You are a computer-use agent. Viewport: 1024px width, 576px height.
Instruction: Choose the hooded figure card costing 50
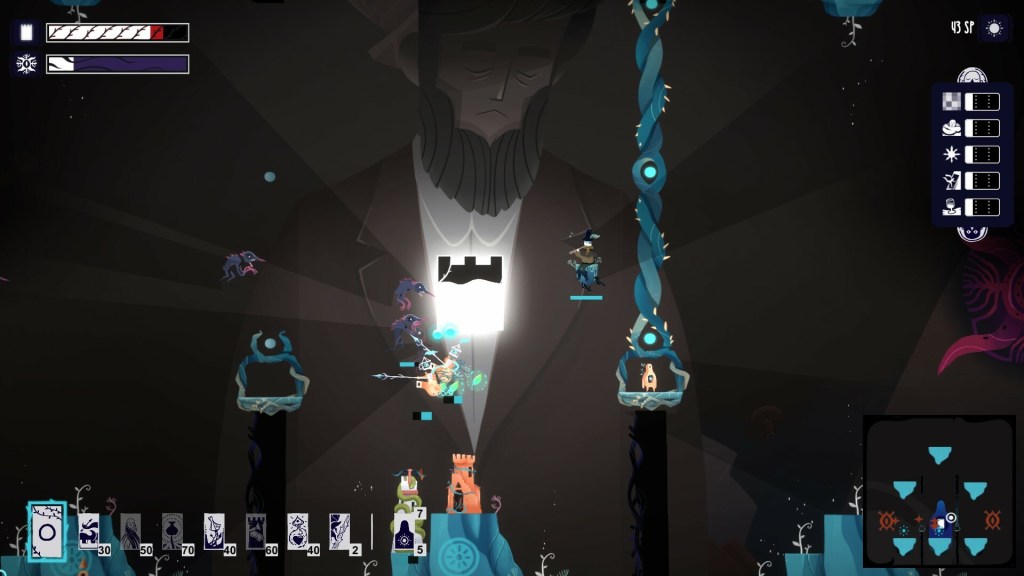click(x=131, y=531)
